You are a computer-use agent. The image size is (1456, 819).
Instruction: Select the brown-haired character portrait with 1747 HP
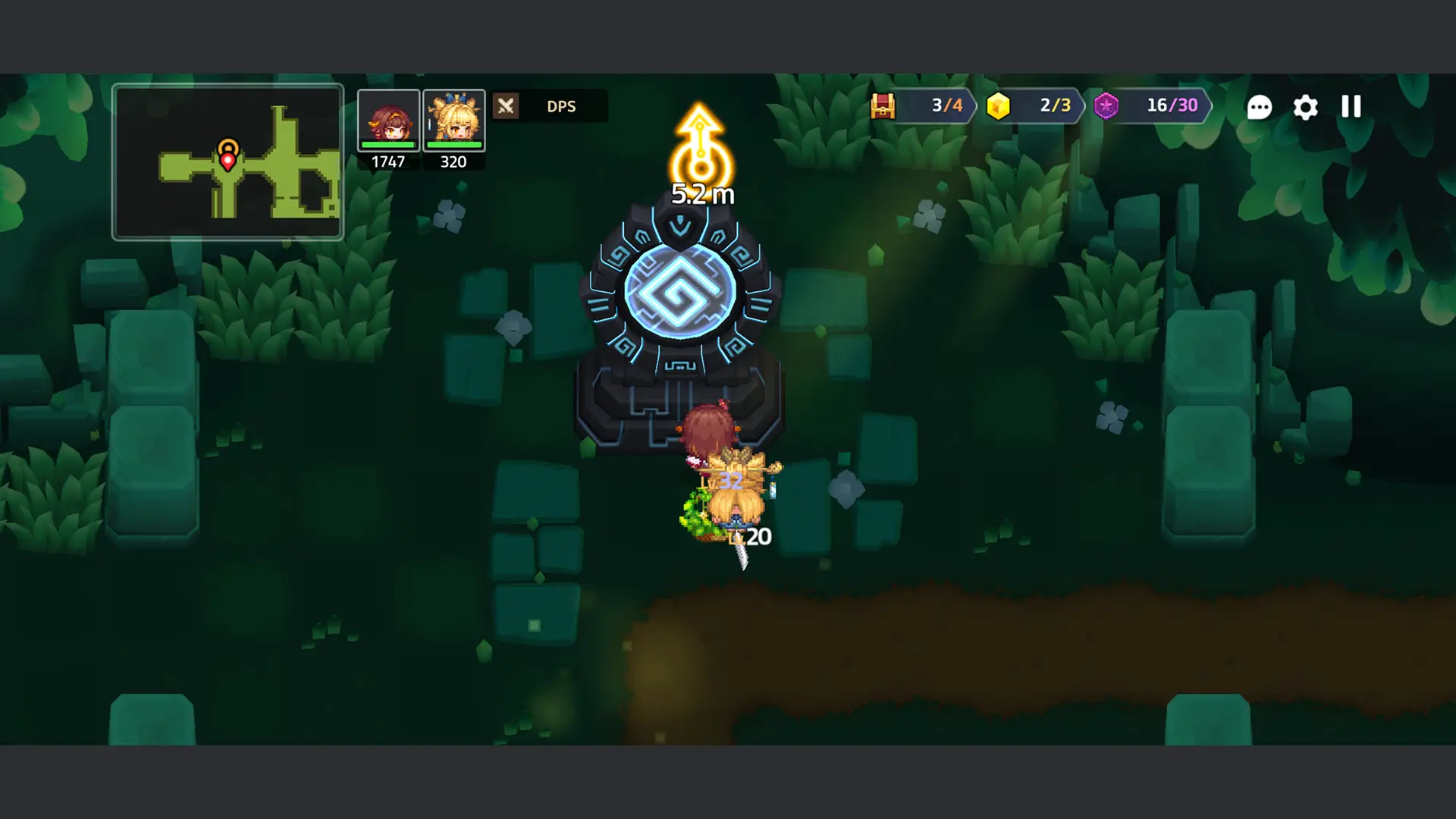[x=388, y=121]
